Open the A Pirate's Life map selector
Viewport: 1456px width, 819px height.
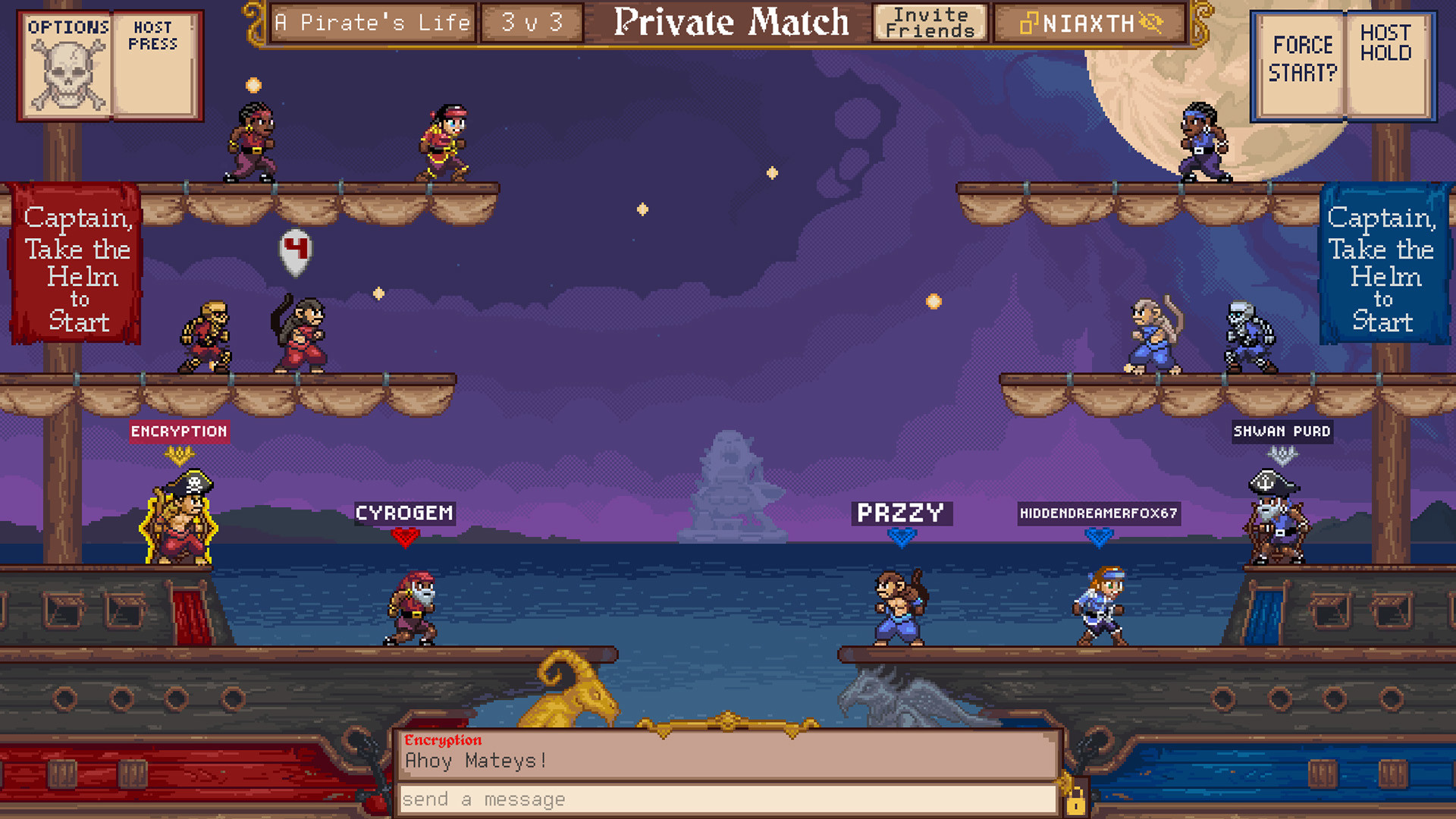click(x=372, y=24)
